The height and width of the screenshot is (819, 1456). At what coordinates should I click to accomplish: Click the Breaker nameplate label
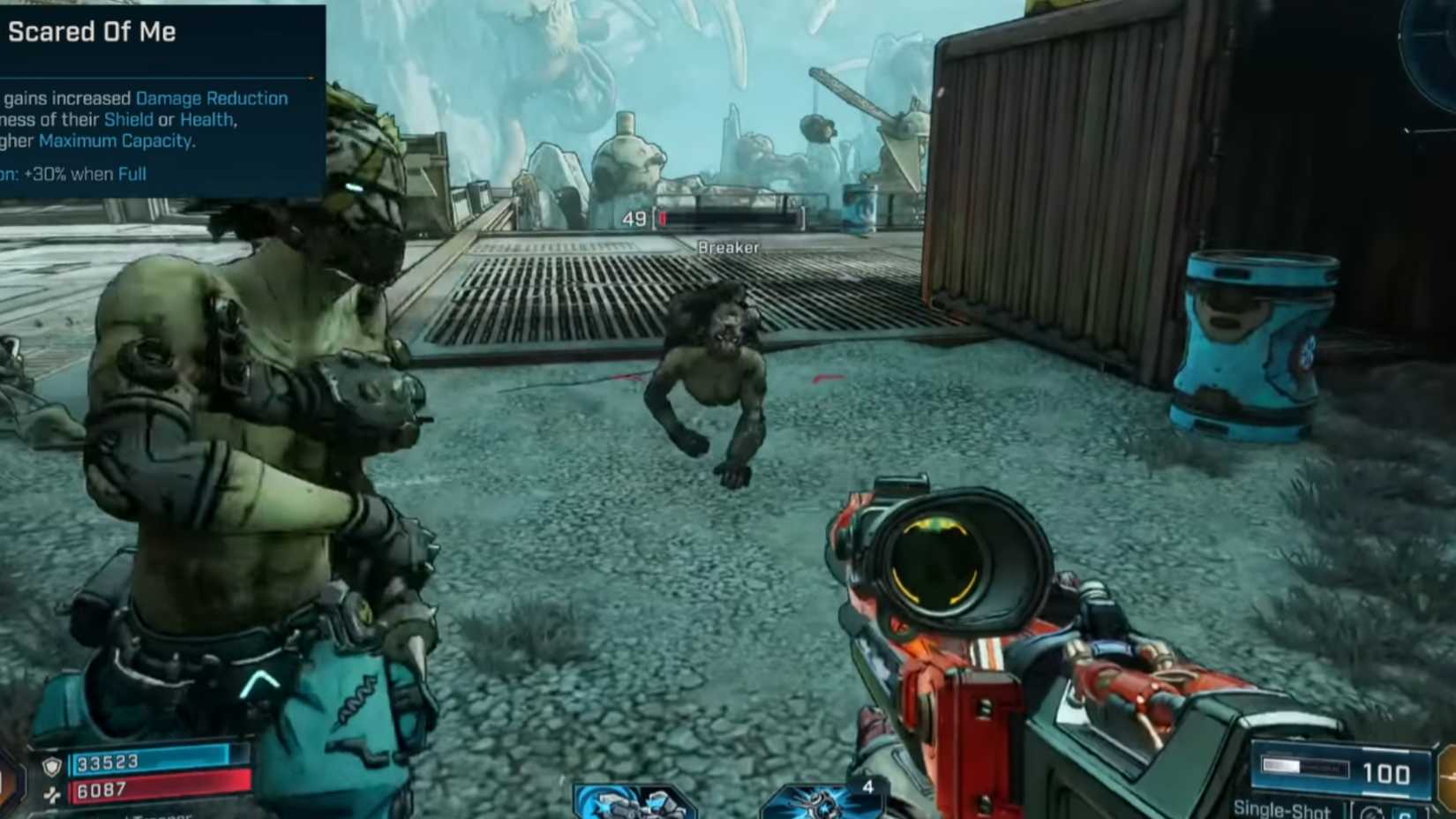coord(727,248)
